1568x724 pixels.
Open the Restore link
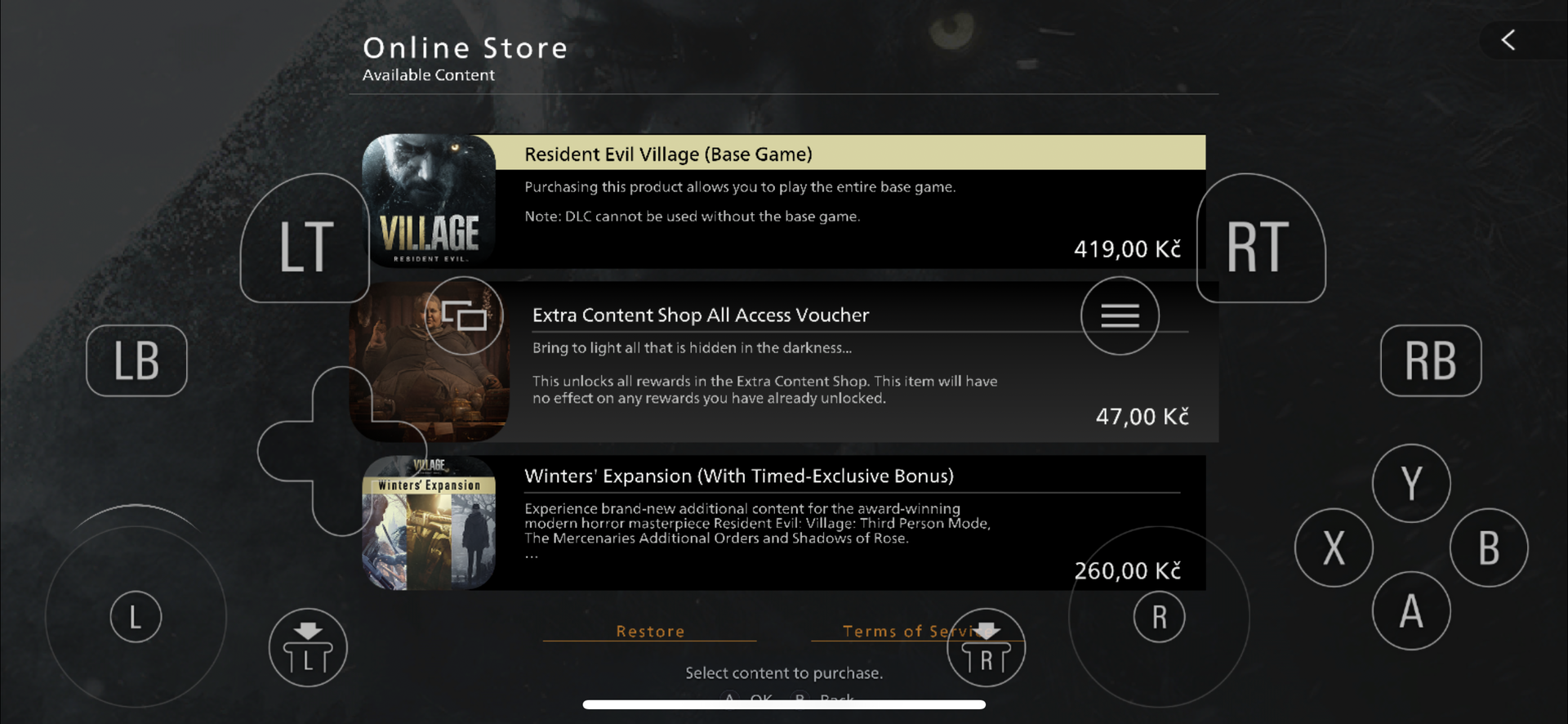pyautogui.click(x=649, y=631)
